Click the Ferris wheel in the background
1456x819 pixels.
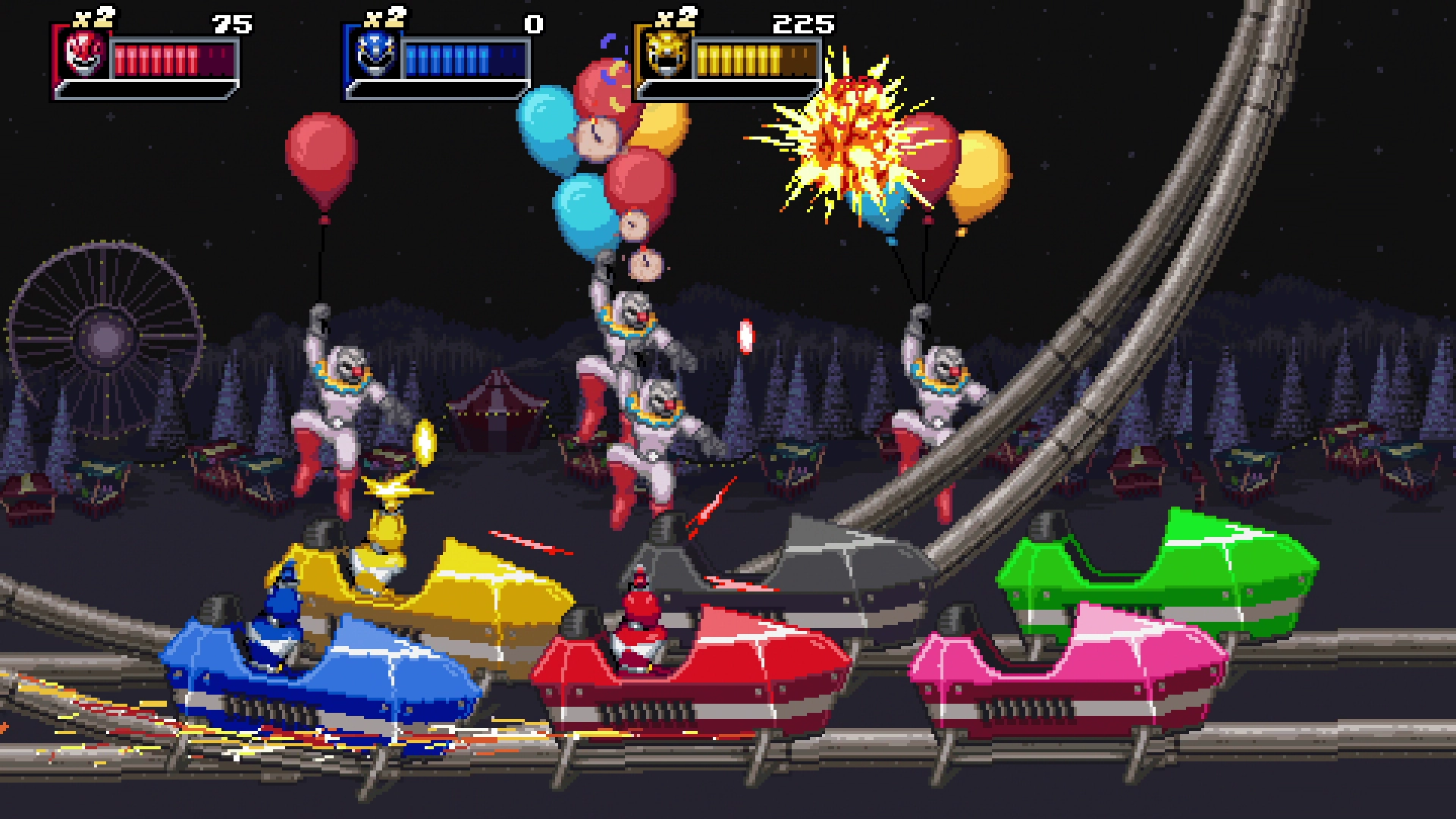[106, 334]
